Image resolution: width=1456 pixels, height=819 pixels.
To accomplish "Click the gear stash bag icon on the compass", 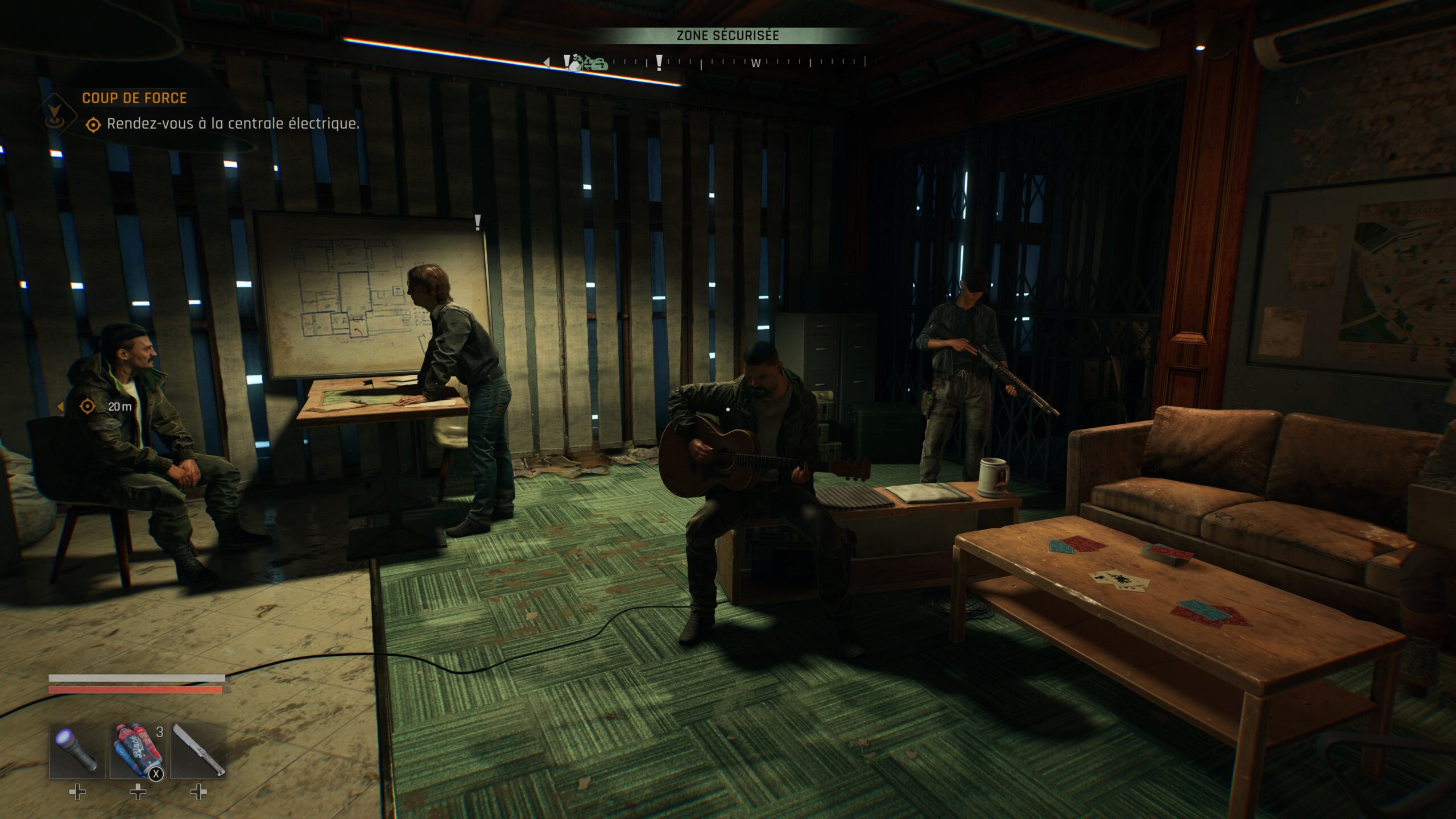I will [600, 64].
